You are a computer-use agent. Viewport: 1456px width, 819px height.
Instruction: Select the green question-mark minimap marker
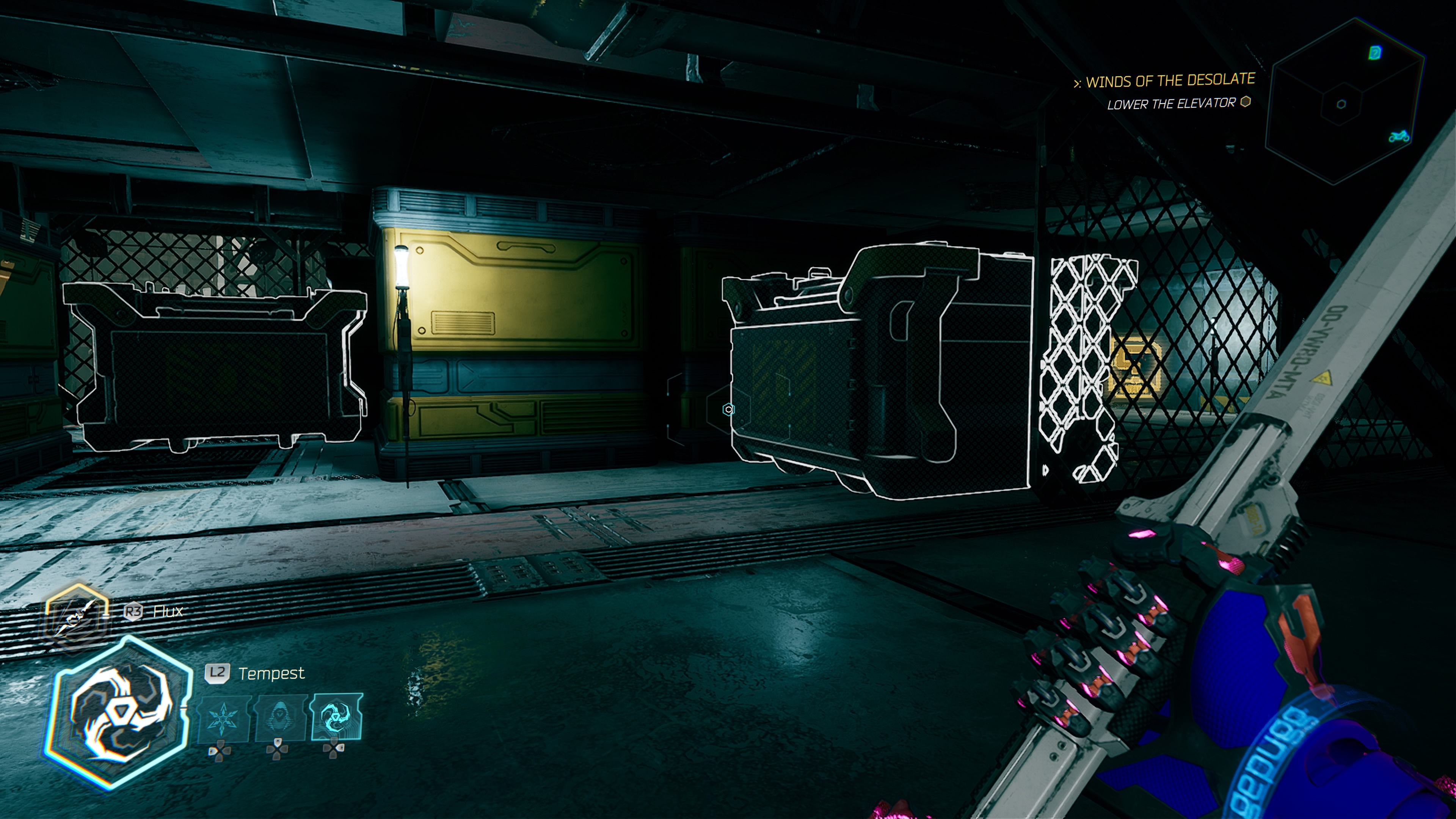tap(1375, 53)
